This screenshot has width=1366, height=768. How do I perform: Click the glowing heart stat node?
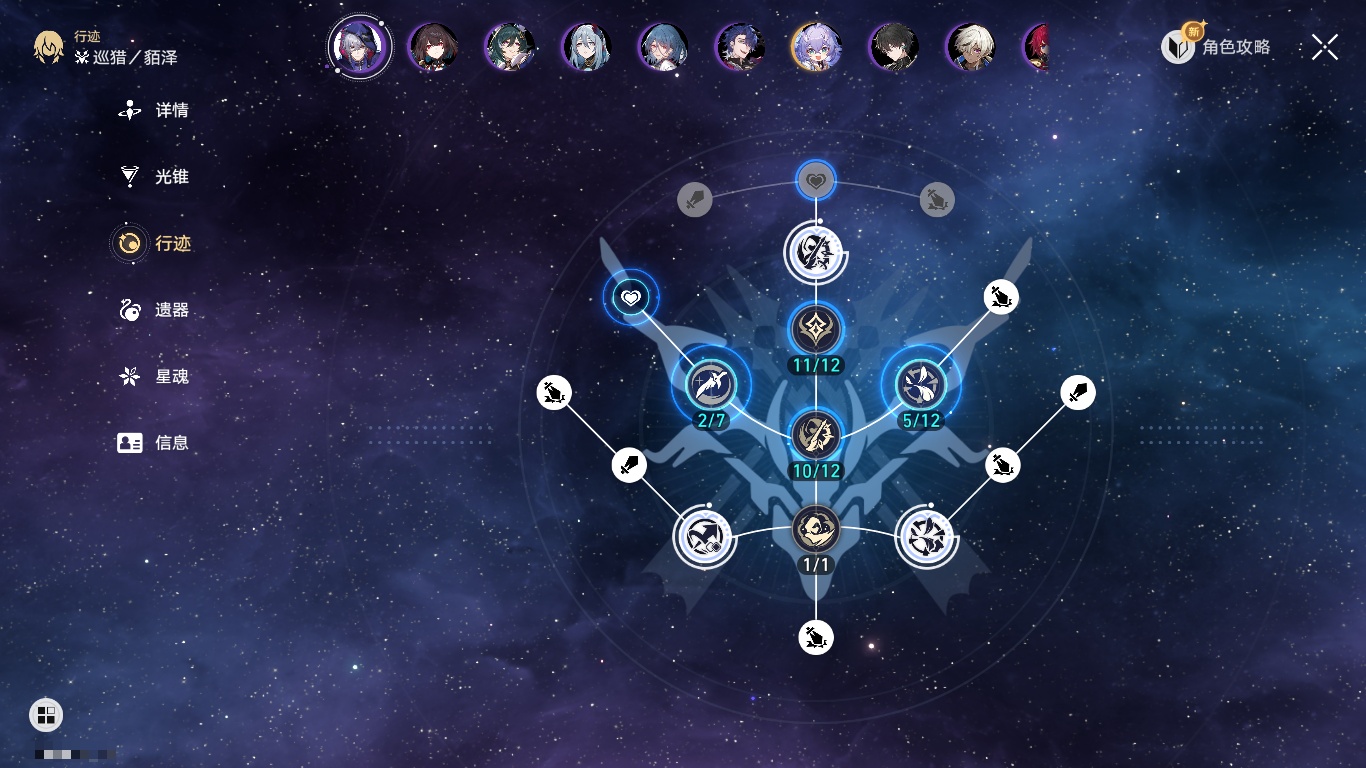(x=631, y=297)
